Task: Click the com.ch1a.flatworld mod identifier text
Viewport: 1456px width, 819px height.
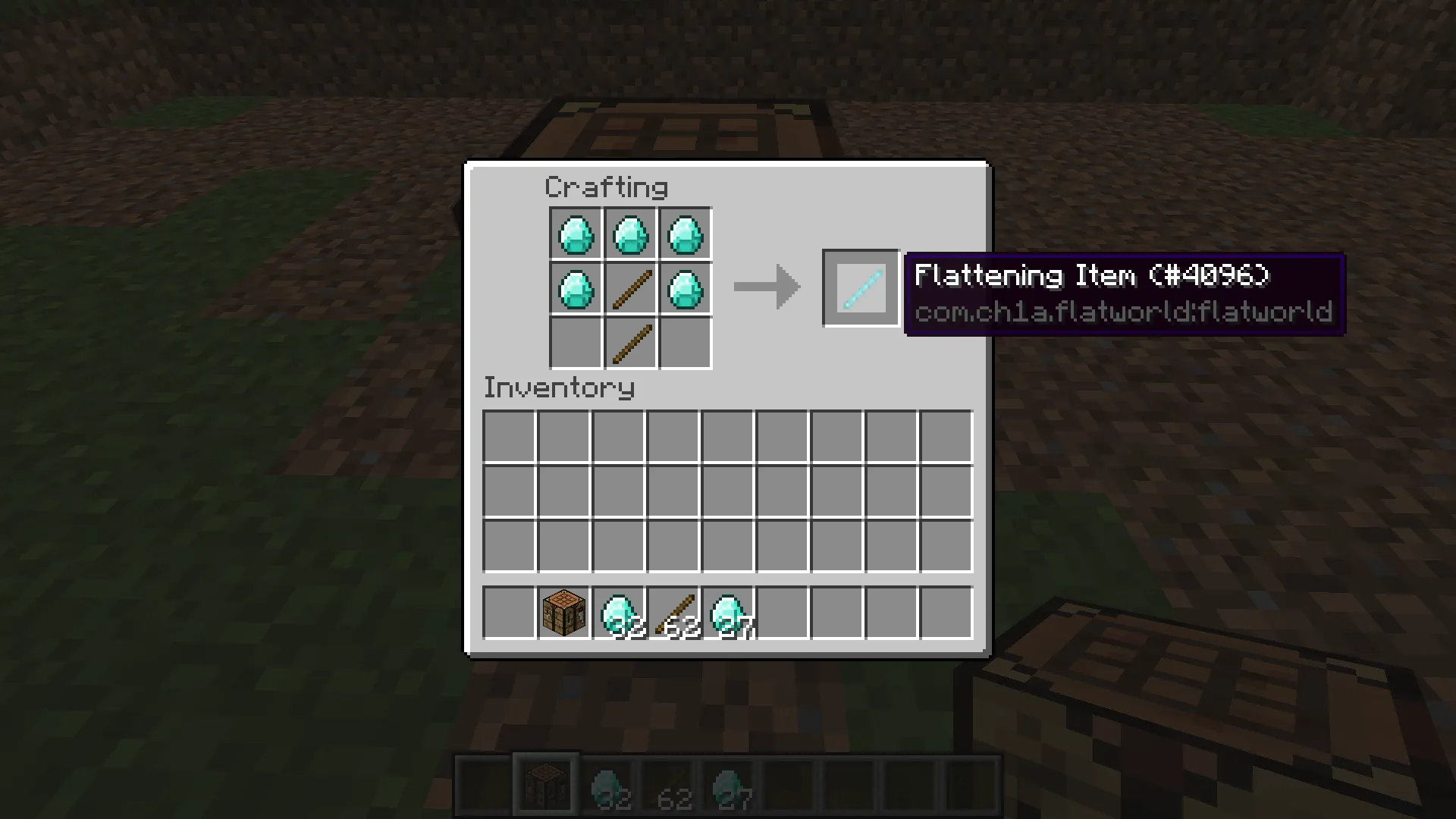Action: click(x=1122, y=312)
